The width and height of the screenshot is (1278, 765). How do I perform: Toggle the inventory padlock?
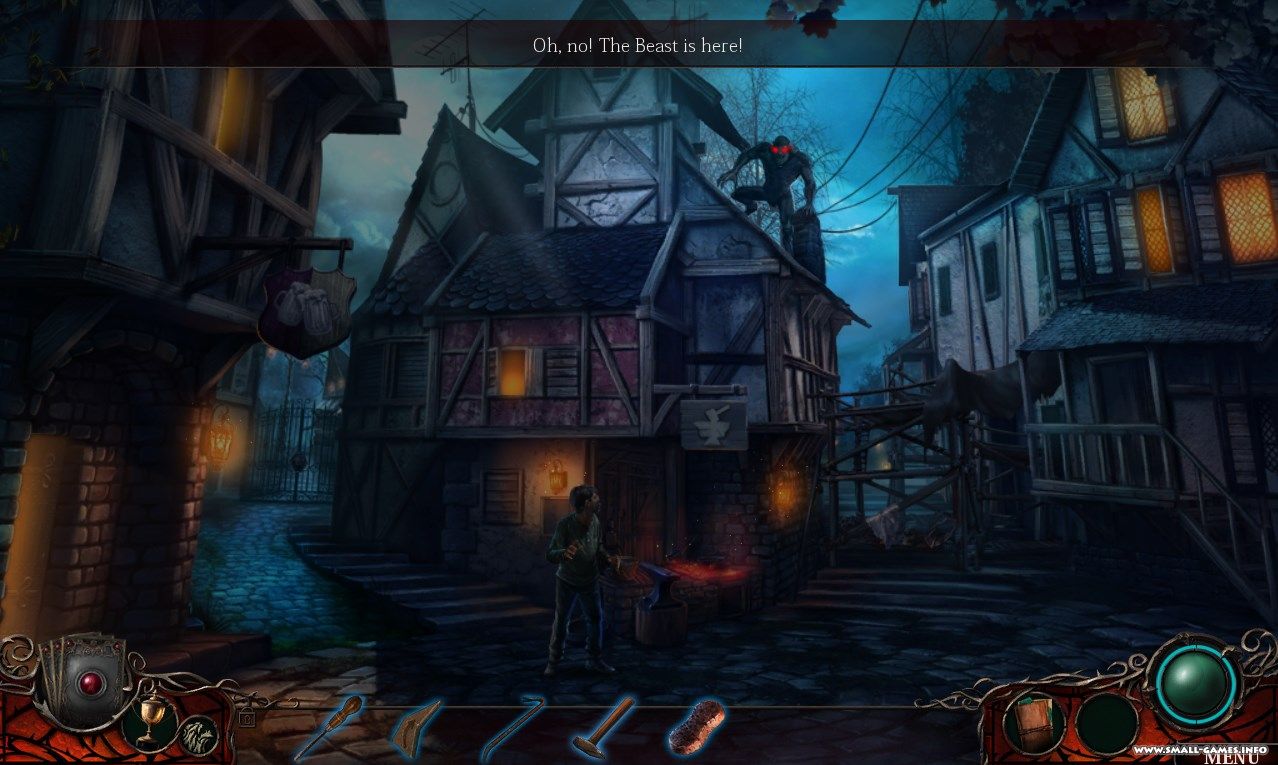point(246,717)
